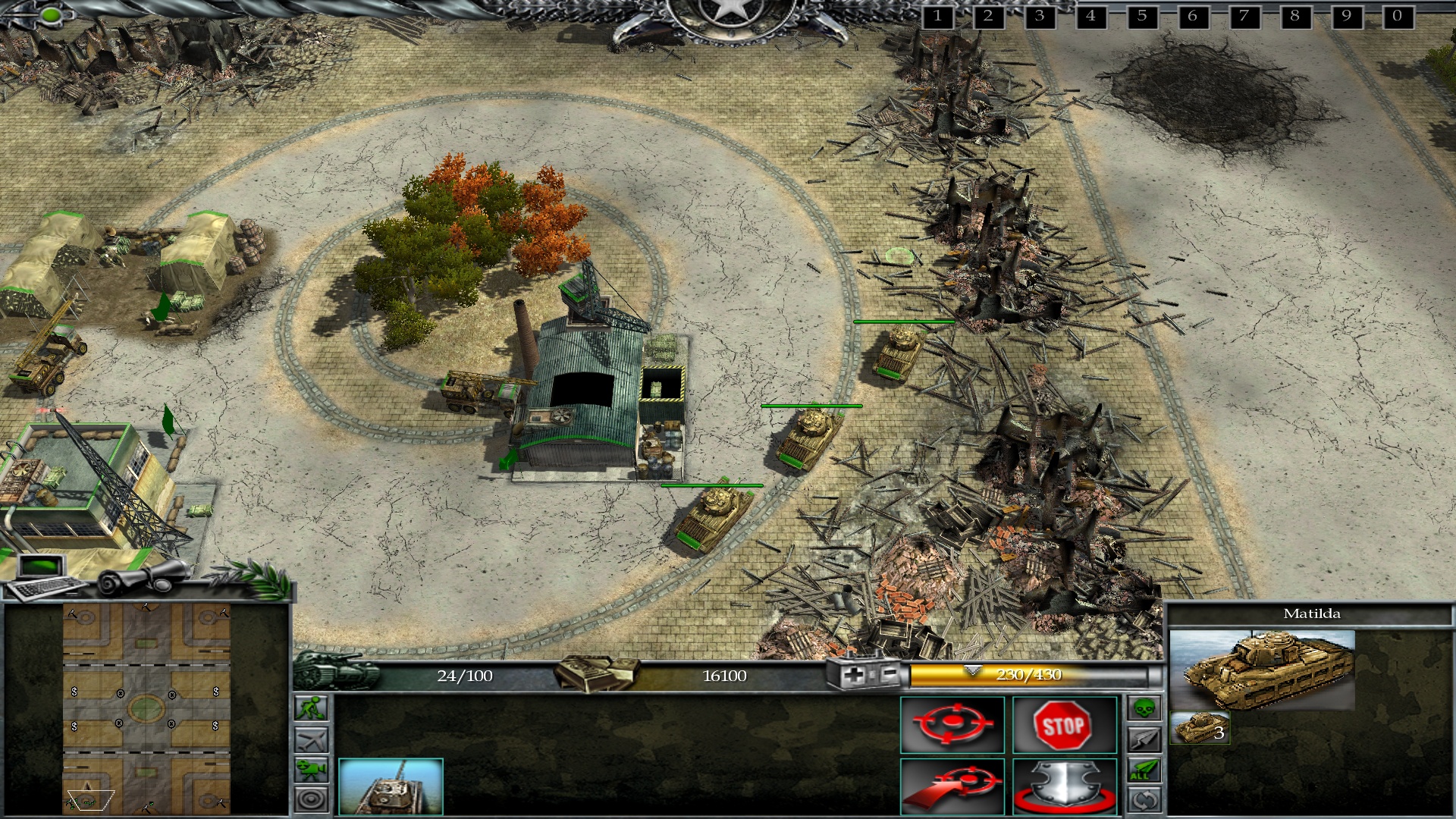Click the minimap center roundabout

pos(146,709)
